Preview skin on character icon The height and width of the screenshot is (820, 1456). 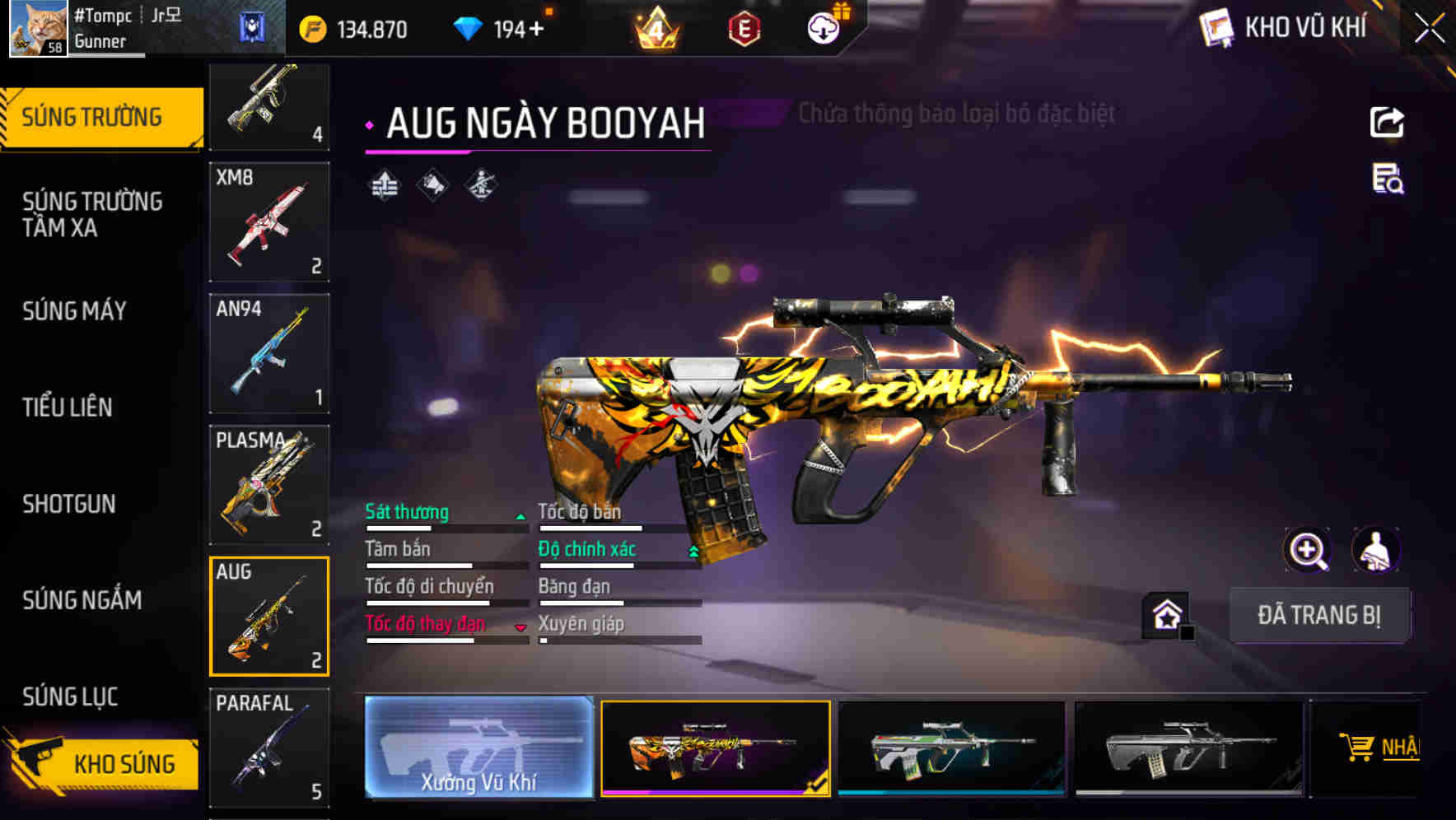tap(1375, 550)
